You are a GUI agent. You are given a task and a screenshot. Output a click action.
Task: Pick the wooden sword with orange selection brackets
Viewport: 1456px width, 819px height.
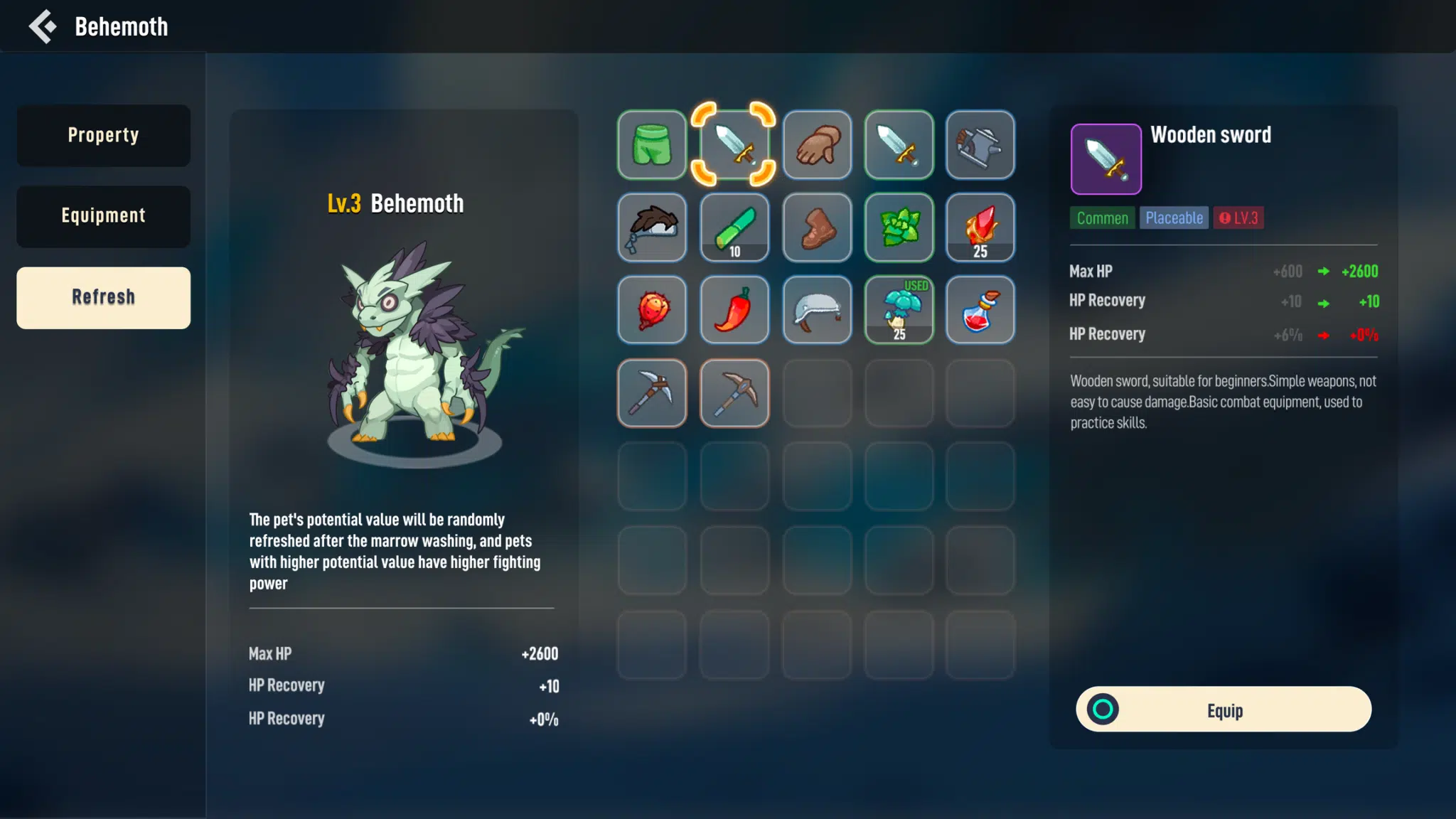pos(734,144)
